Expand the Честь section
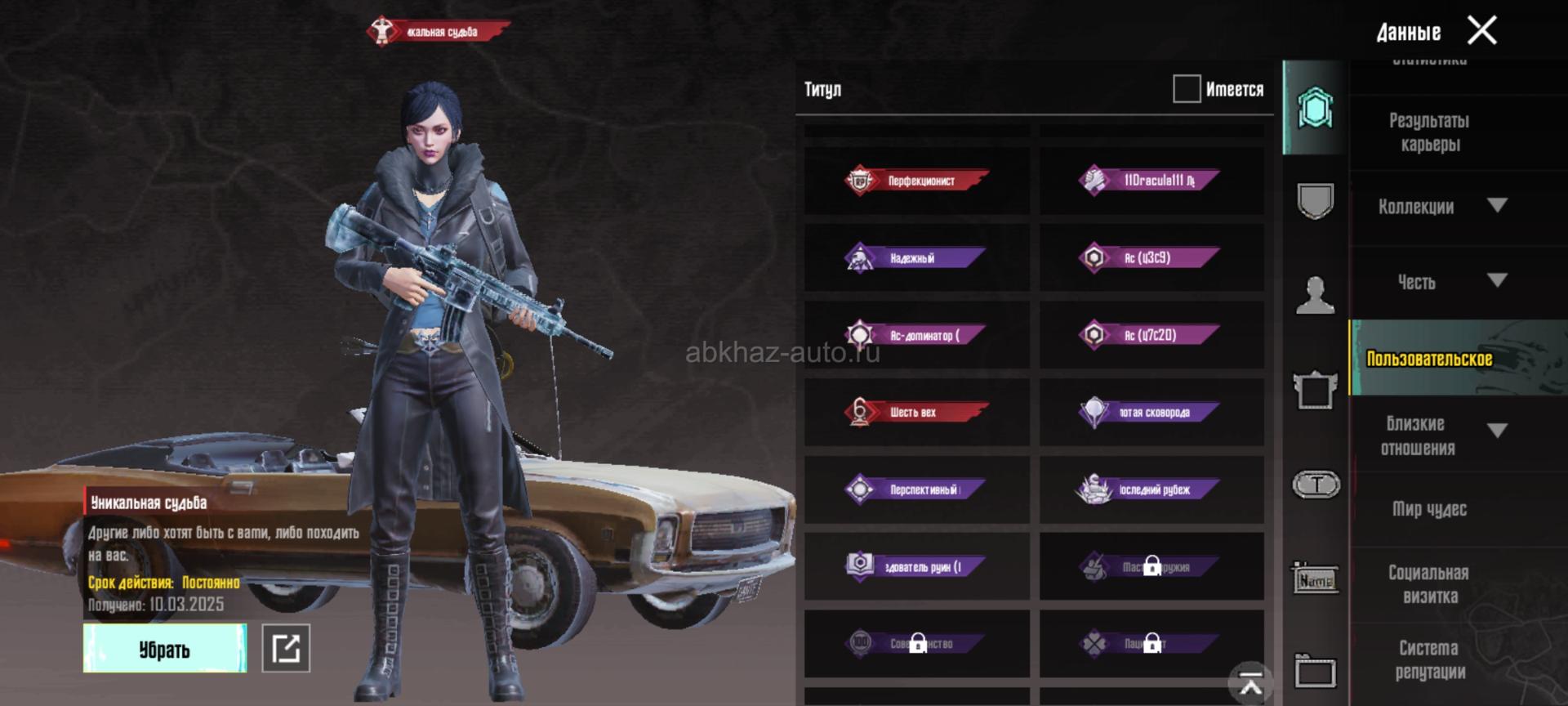This screenshot has width=1568, height=706. pos(1496,281)
